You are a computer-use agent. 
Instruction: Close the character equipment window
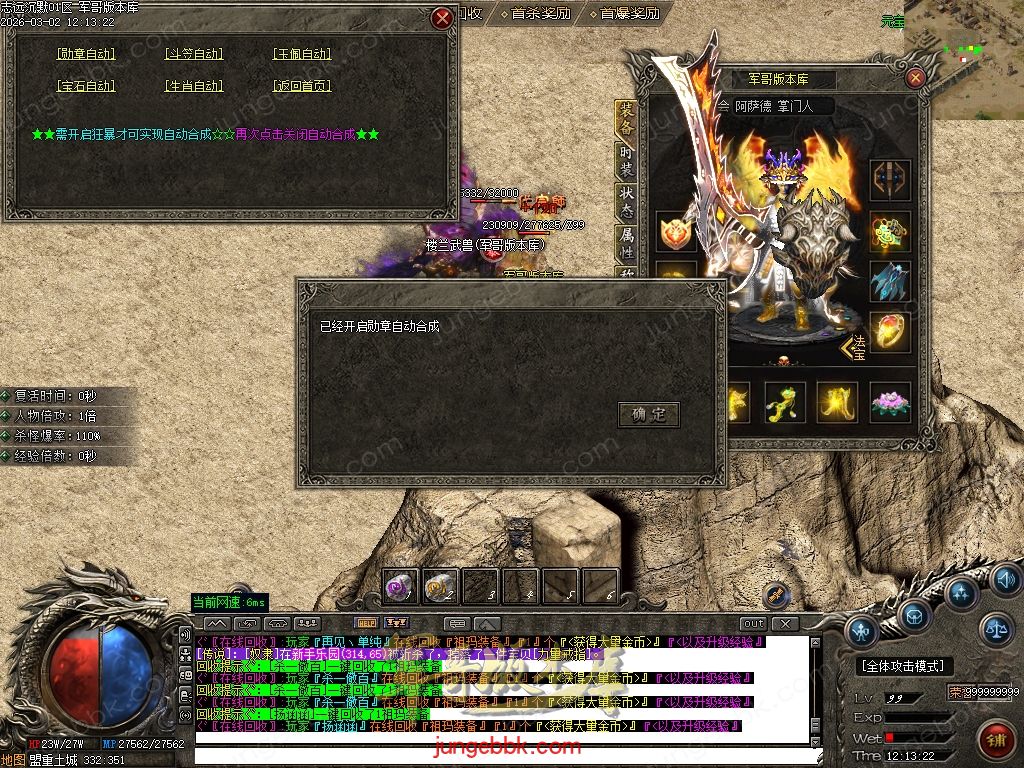(x=915, y=78)
